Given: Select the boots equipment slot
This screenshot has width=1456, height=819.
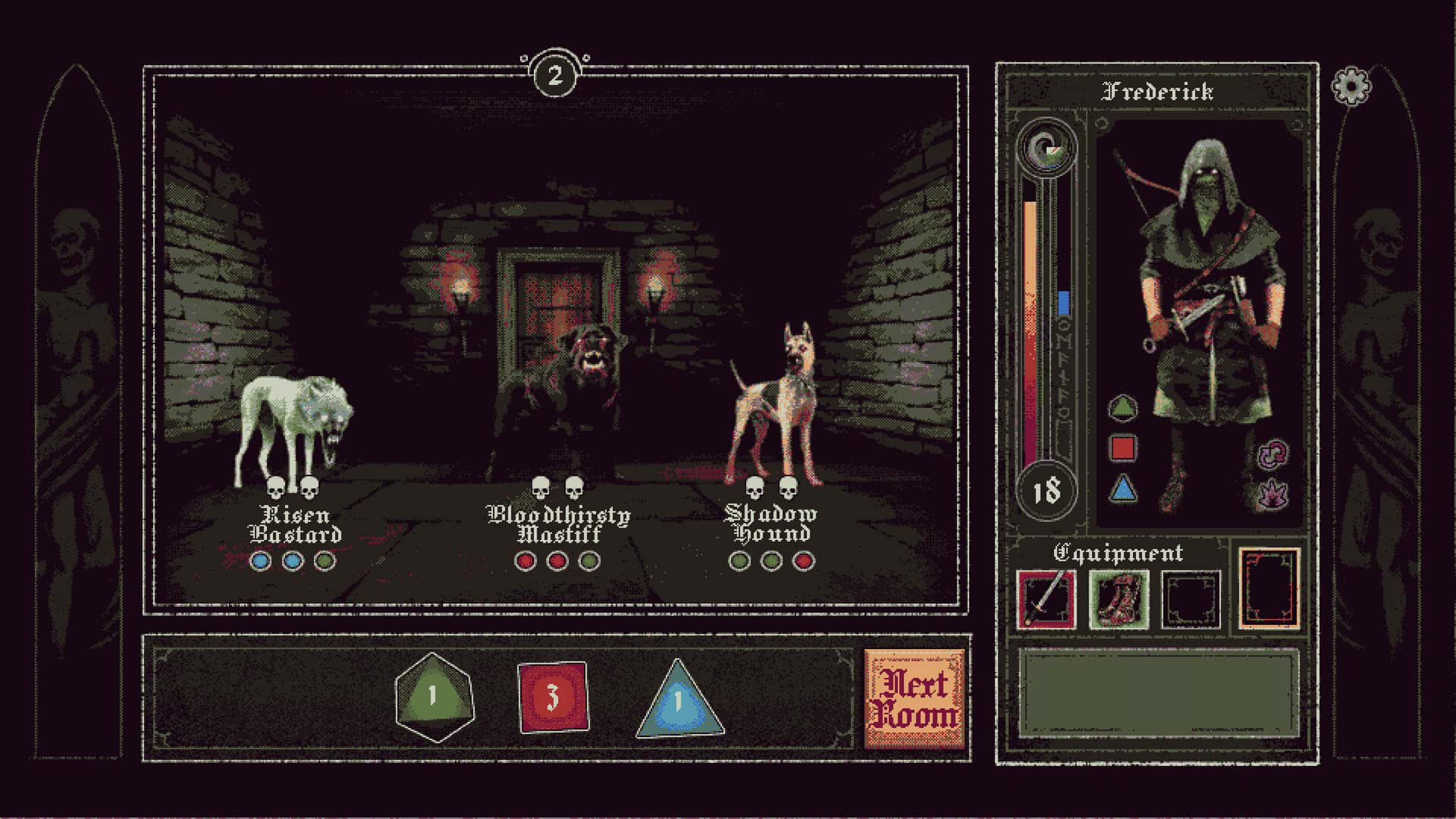Looking at the screenshot, I should click(1119, 600).
